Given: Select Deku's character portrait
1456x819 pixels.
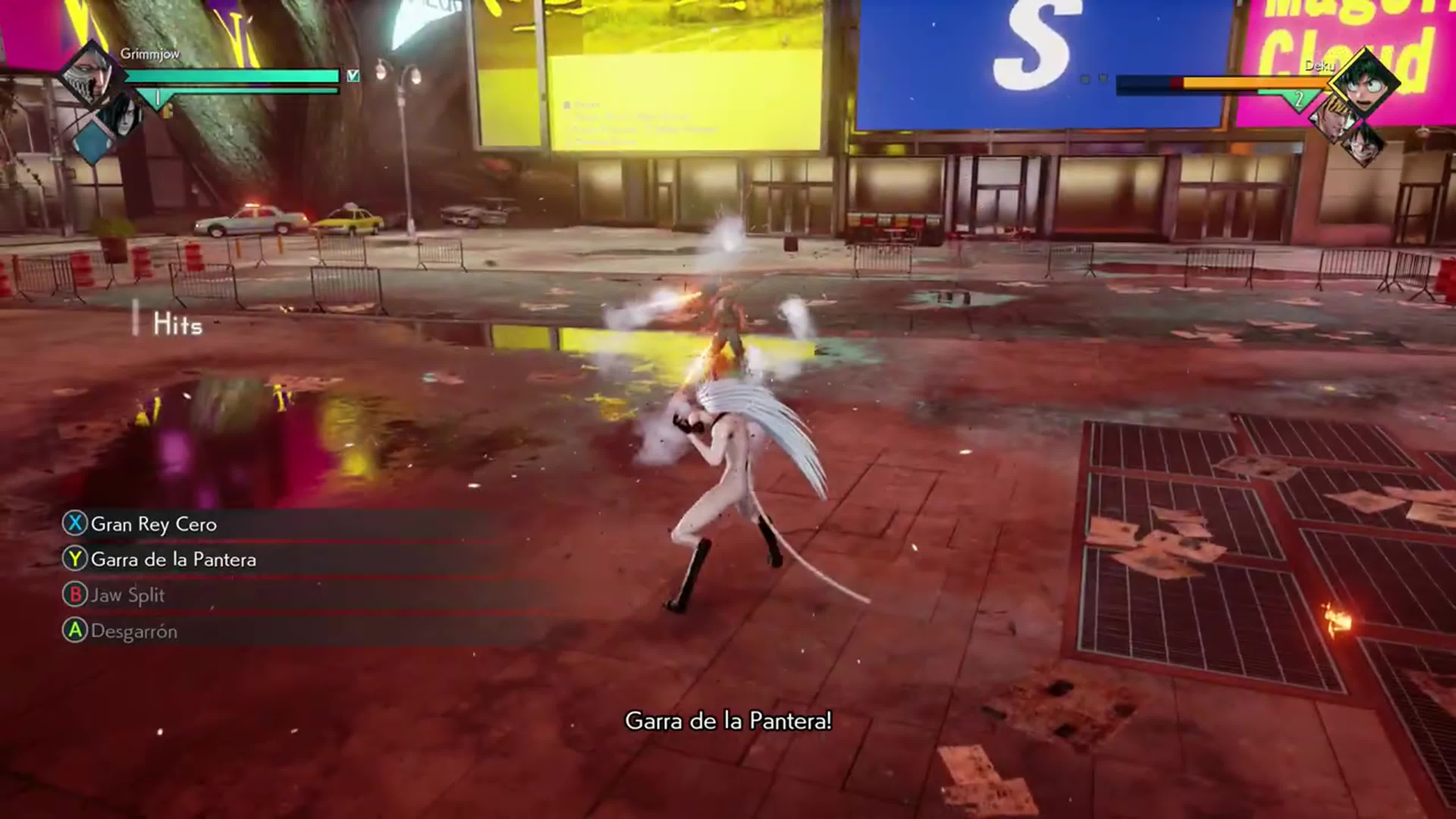Looking at the screenshot, I should (x=1365, y=84).
